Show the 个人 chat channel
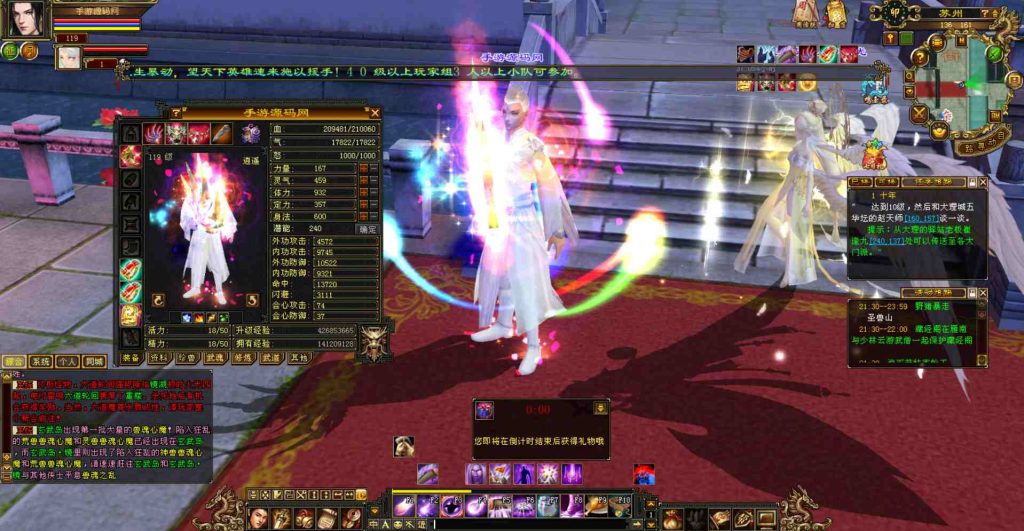 point(67,361)
